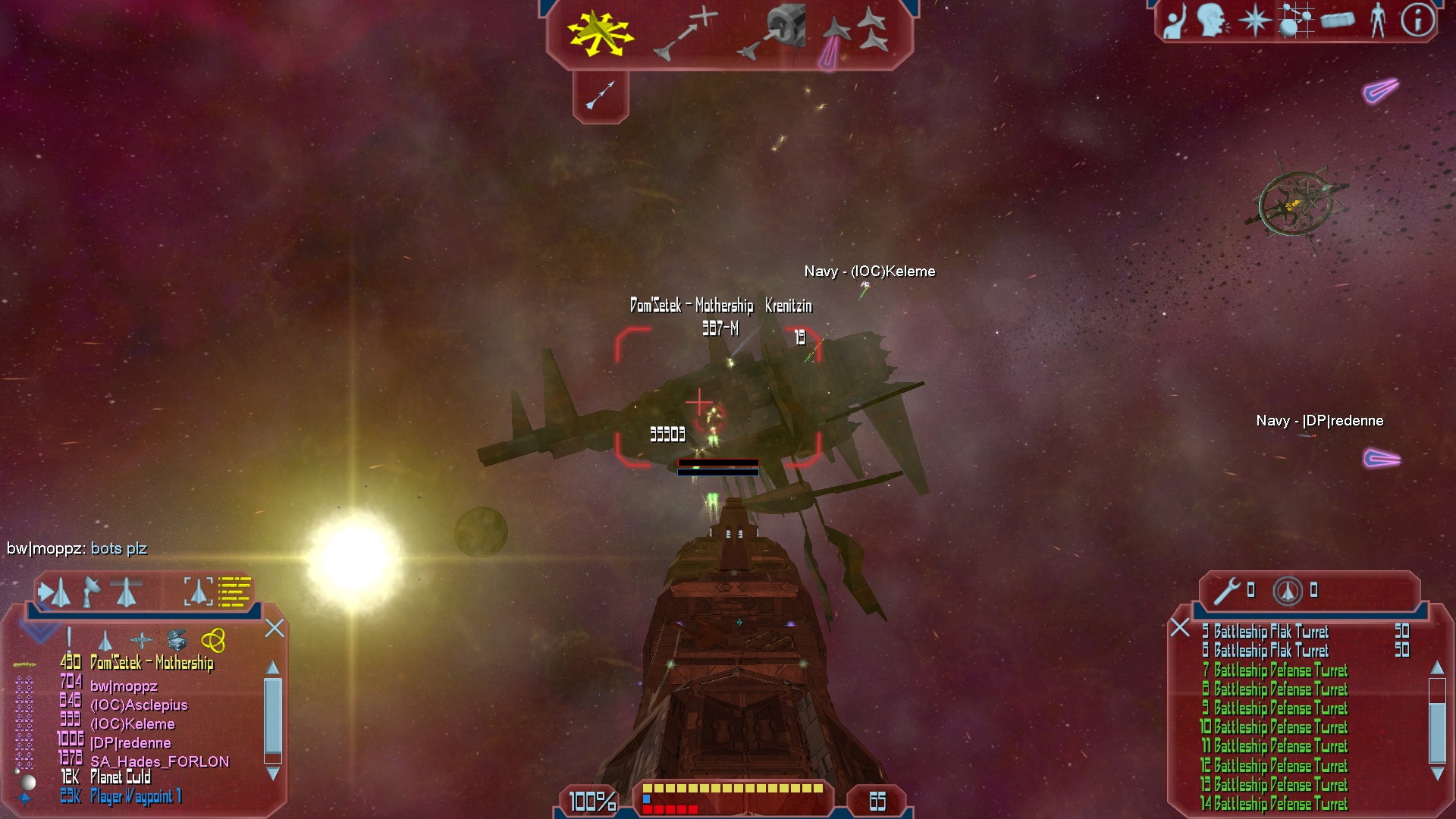Choose the ship-to-crosshair attack order icon
Viewport: 1456px width, 819px height.
[686, 33]
